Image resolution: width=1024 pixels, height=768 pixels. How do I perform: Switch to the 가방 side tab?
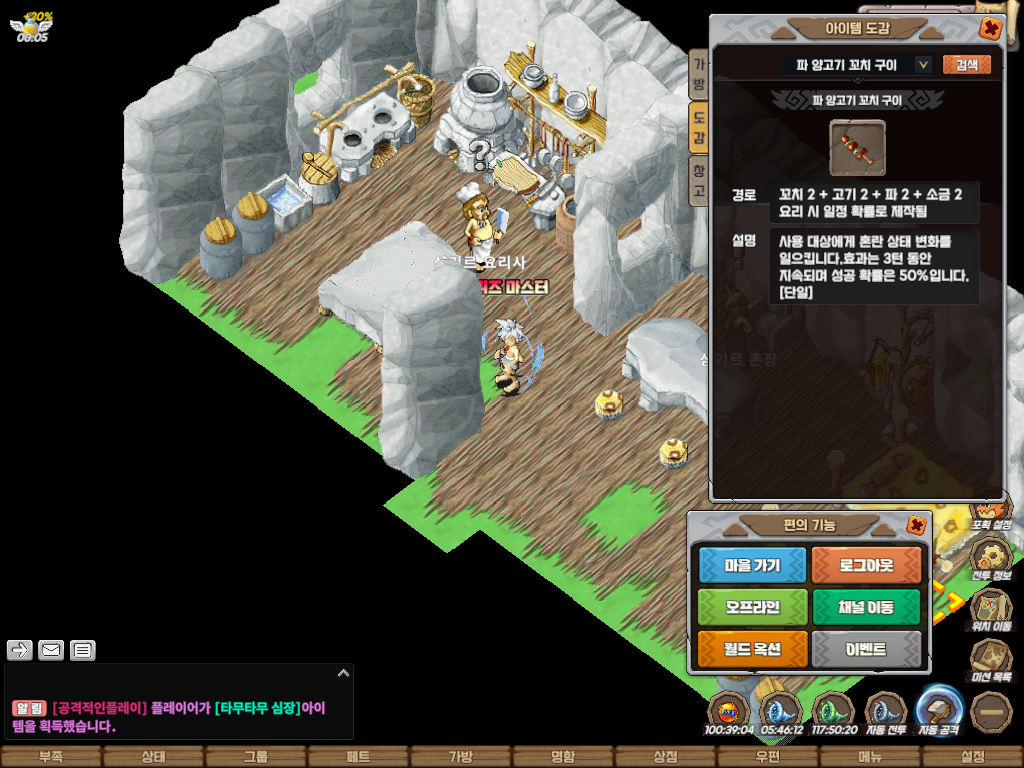click(699, 74)
